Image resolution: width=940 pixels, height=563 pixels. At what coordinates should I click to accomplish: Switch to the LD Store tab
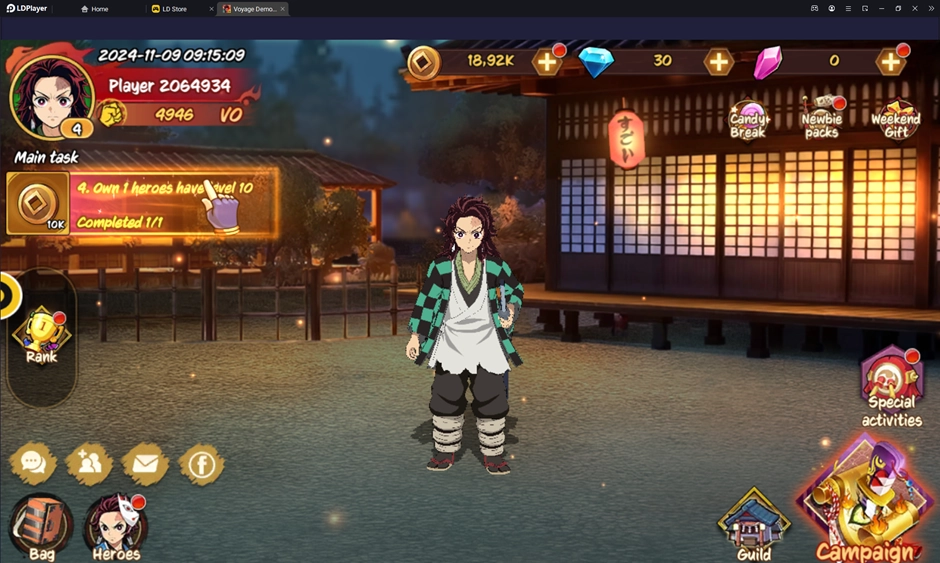[x=176, y=9]
